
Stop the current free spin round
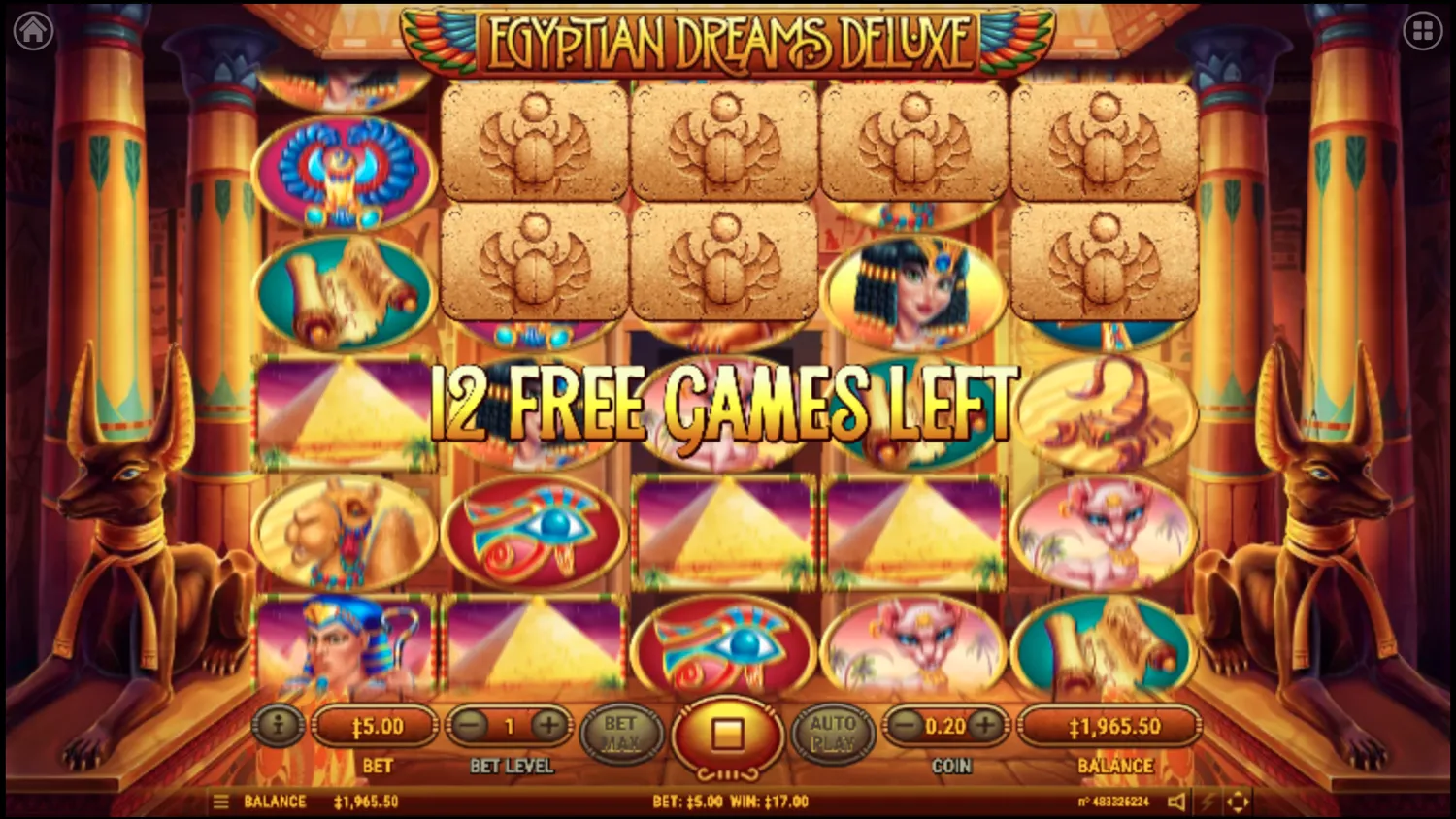pos(726,736)
